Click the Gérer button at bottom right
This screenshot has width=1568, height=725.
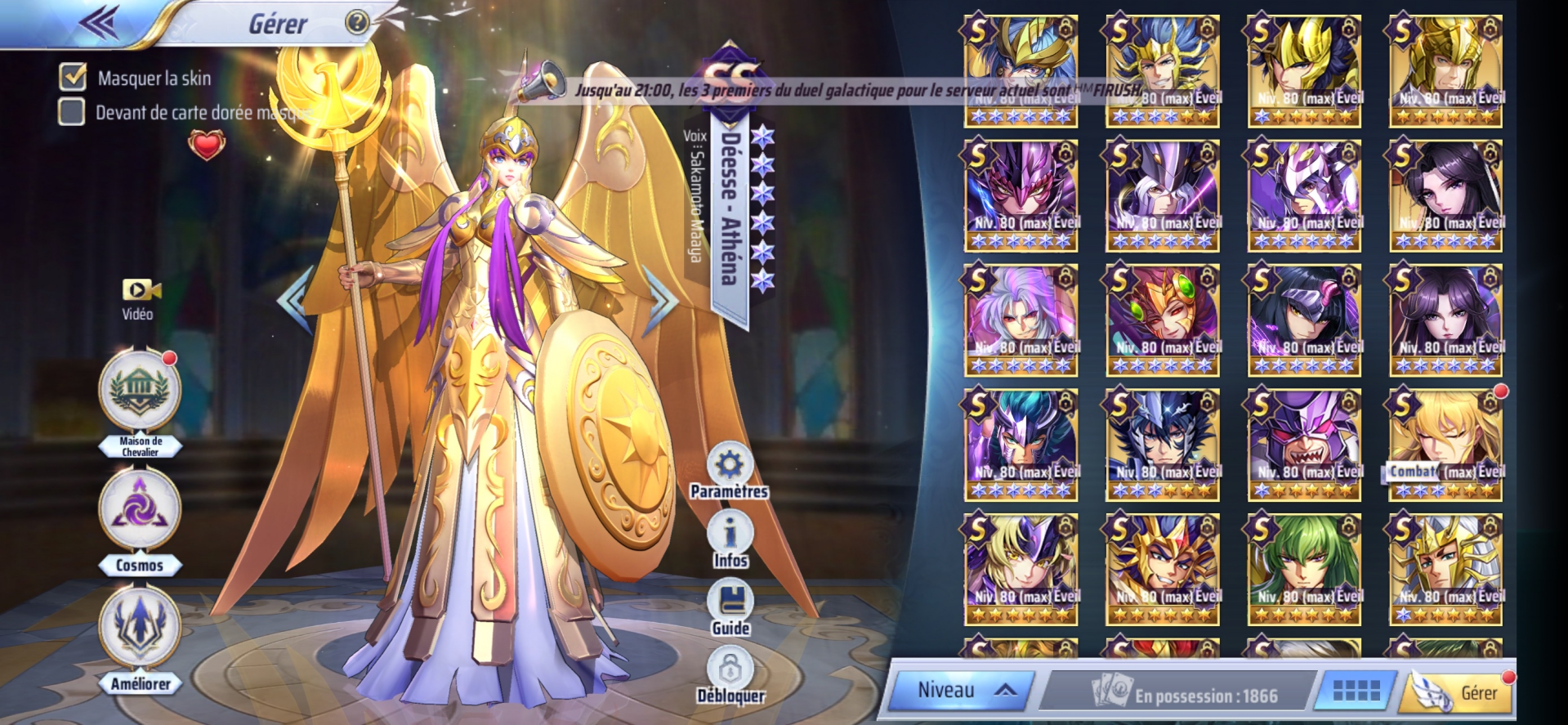1460,693
